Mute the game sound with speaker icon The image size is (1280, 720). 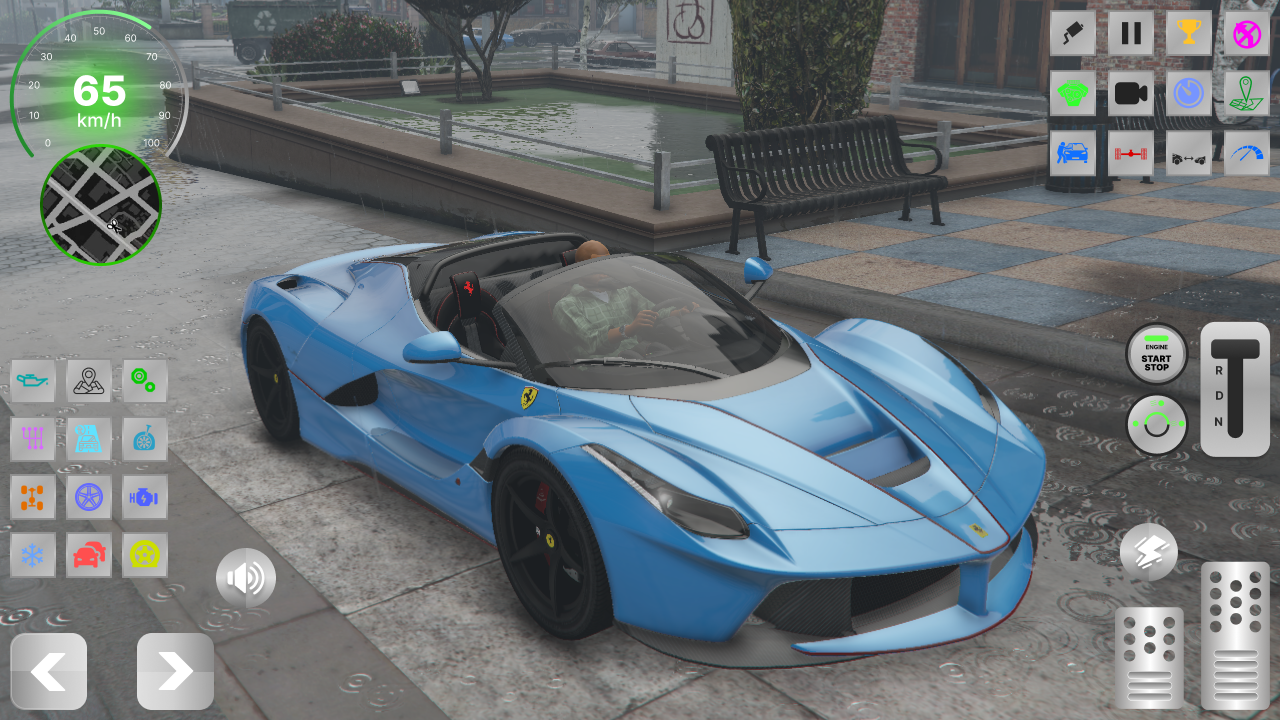coord(245,577)
